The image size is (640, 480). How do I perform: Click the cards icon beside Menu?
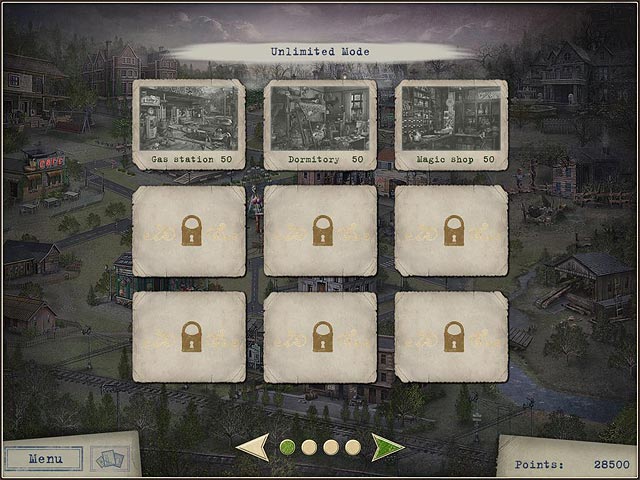pos(110,458)
